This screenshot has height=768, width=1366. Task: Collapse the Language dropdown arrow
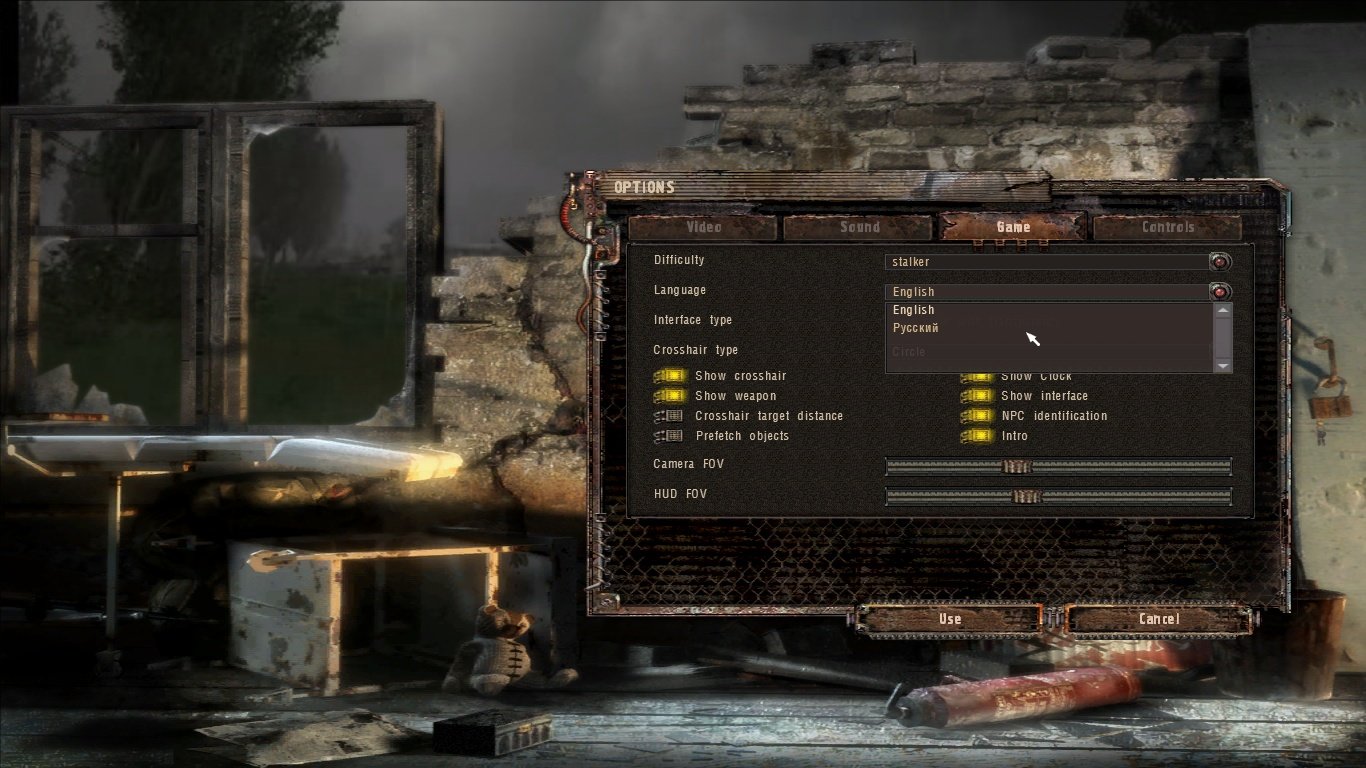[1219, 292]
